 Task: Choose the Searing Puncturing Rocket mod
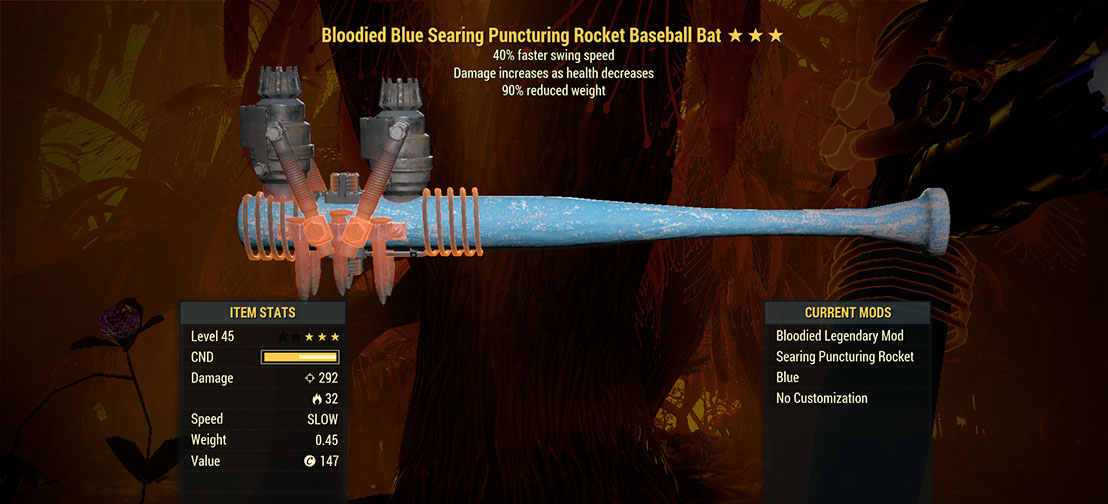click(844, 357)
